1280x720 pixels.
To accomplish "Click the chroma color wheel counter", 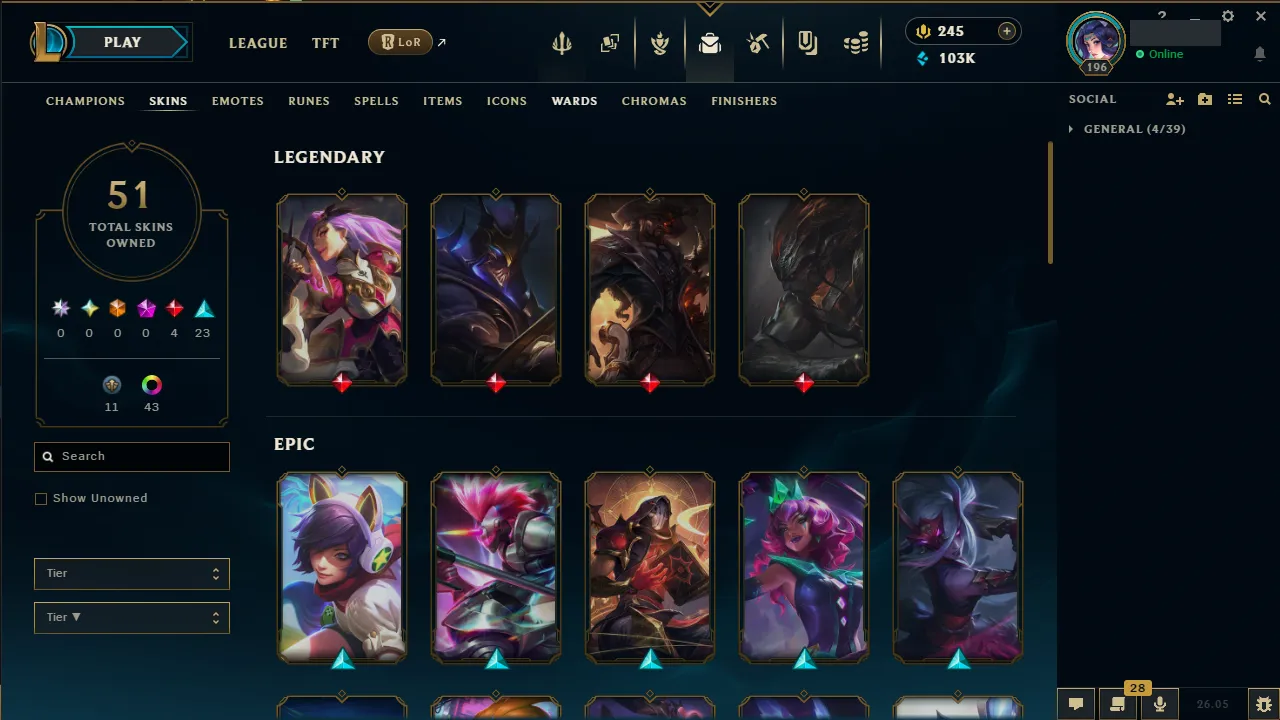I will click(x=151, y=385).
